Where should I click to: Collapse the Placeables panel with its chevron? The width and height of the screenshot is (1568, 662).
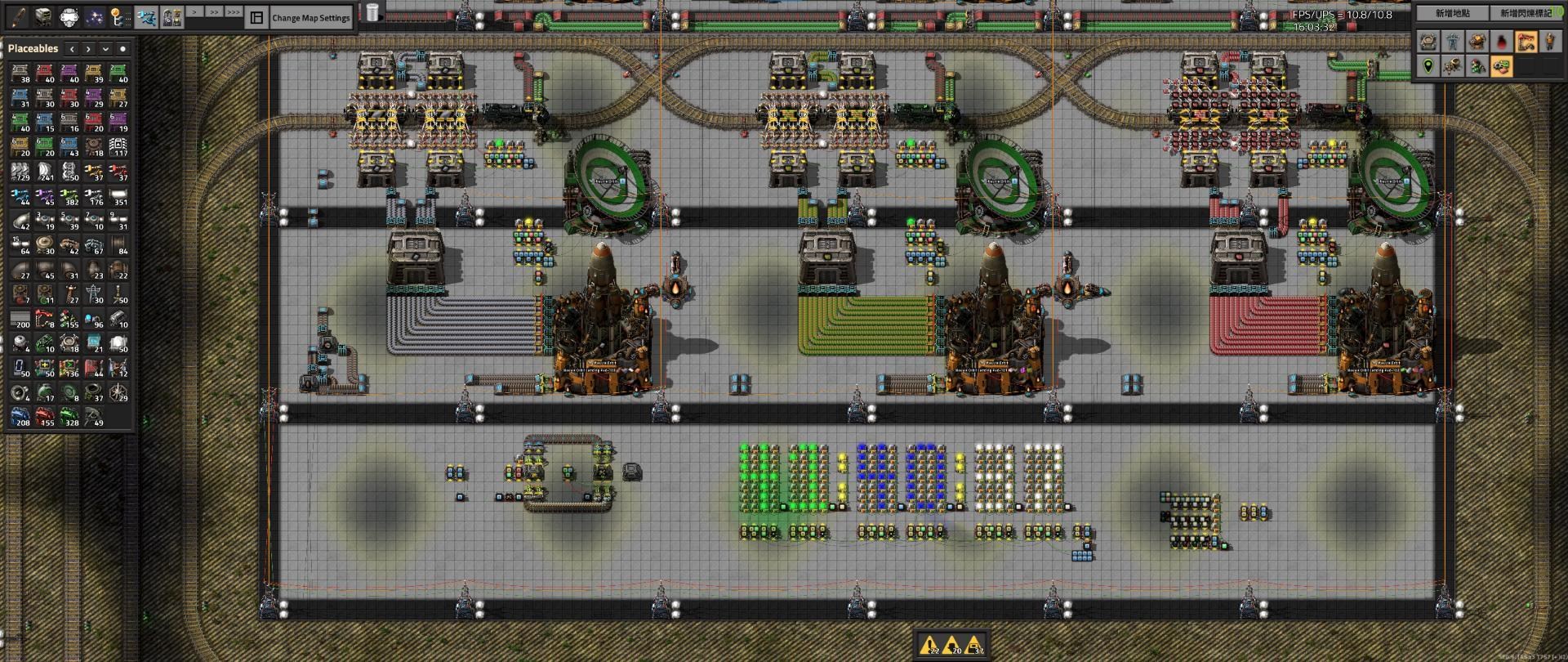[x=105, y=49]
